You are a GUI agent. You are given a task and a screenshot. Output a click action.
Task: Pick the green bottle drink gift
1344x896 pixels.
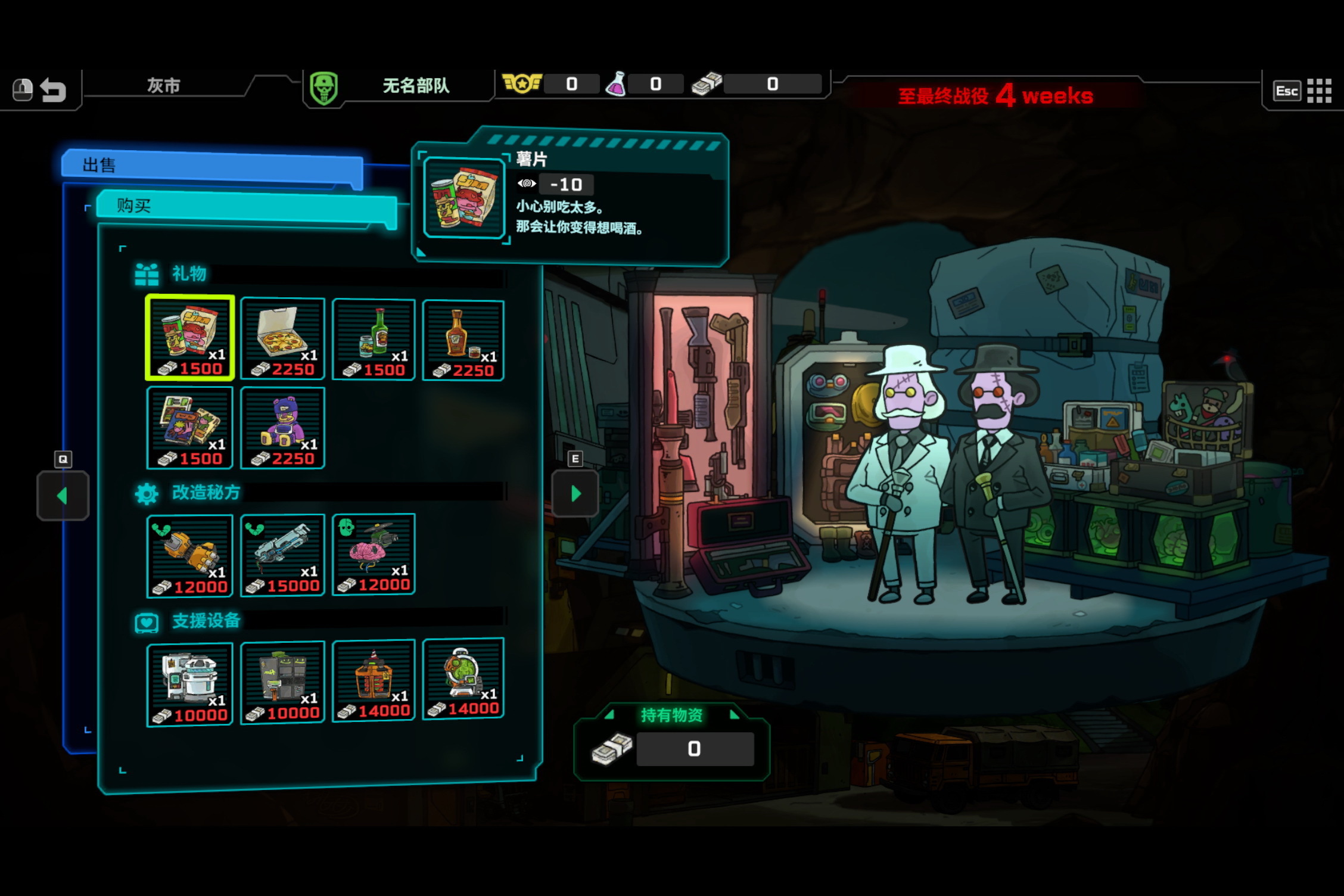[x=374, y=338]
